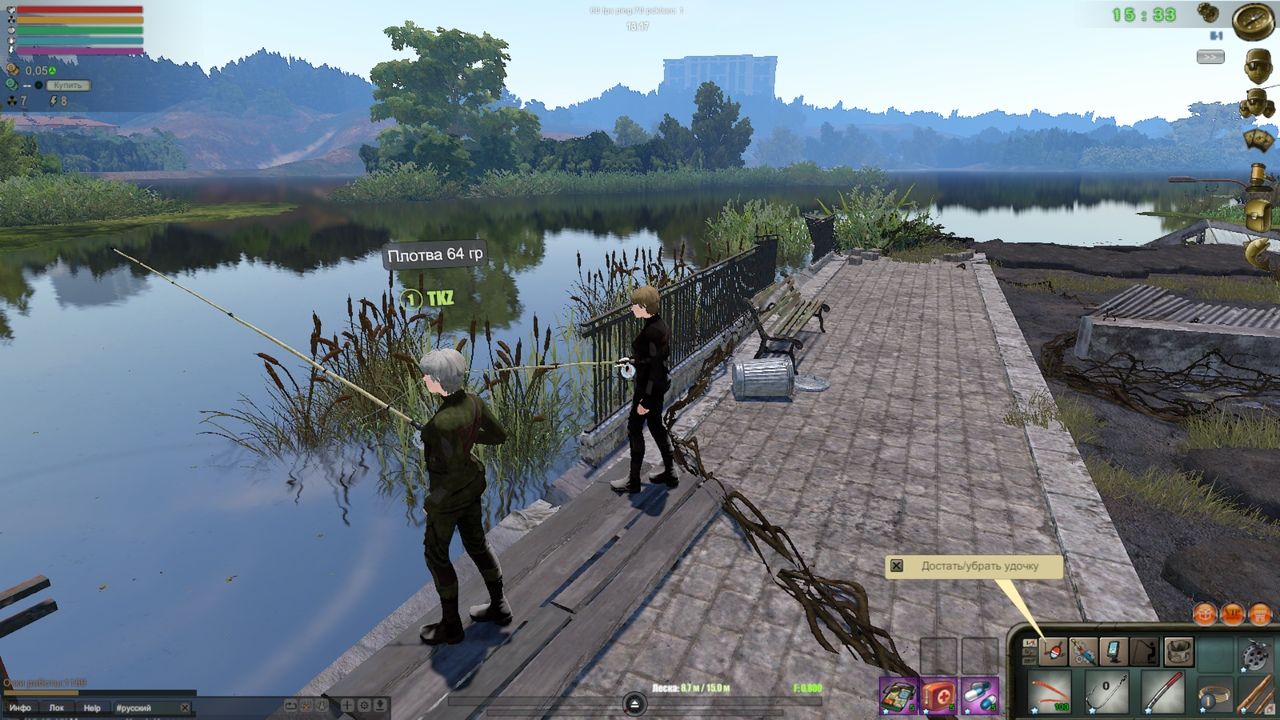
Task: Click the plus icon near chat bar
Action: coord(346,704)
